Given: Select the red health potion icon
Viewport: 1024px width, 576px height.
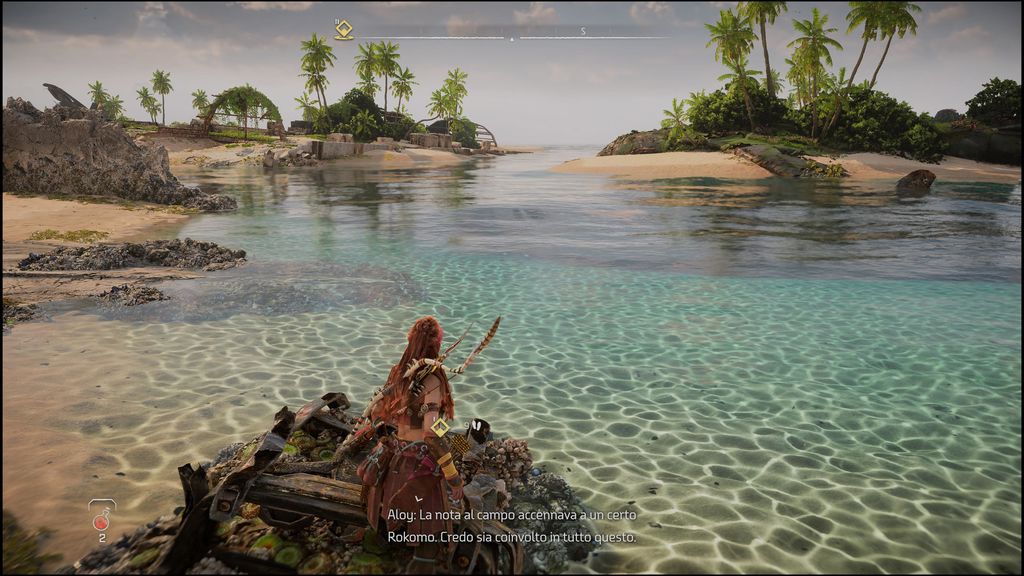Looking at the screenshot, I should pyautogui.click(x=101, y=519).
